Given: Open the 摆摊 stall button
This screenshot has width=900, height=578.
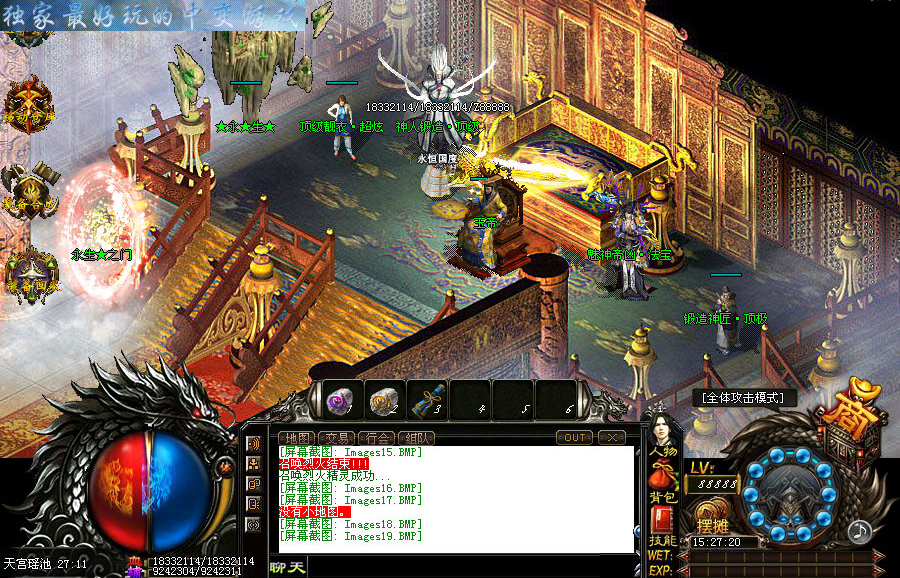Looking at the screenshot, I should [x=715, y=524].
